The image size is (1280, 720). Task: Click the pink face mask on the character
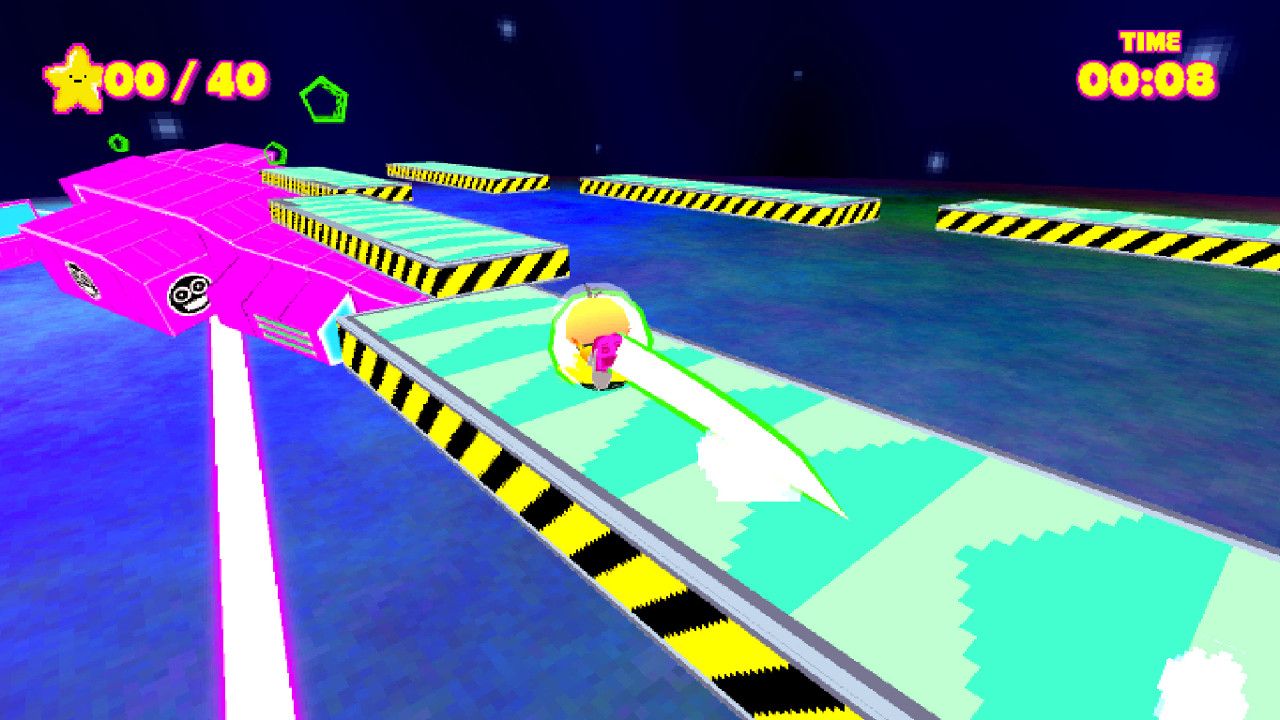coord(607,351)
